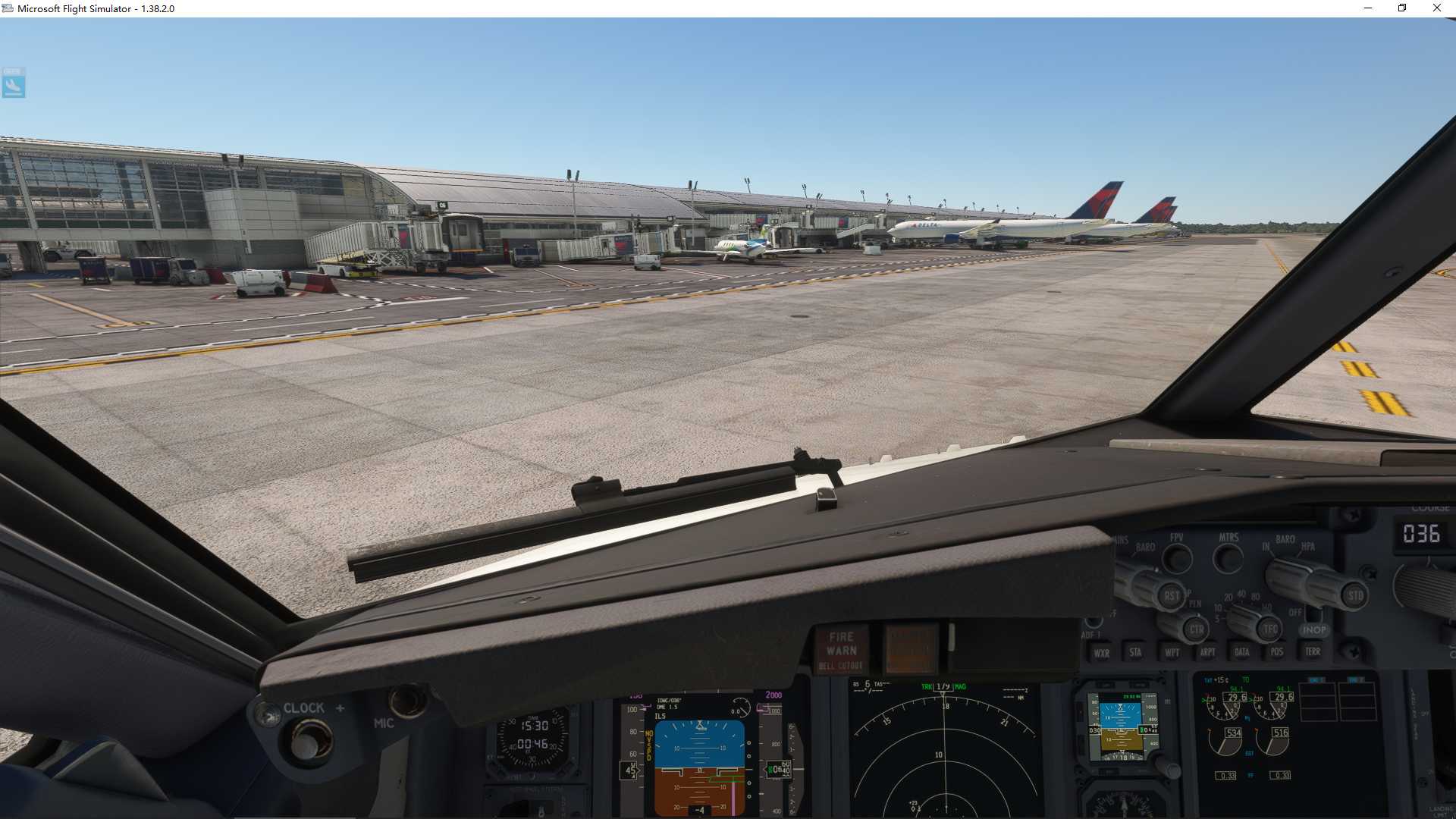The image size is (1456, 819).
Task: Select WXR on the EFIS control panel
Action: (1103, 652)
